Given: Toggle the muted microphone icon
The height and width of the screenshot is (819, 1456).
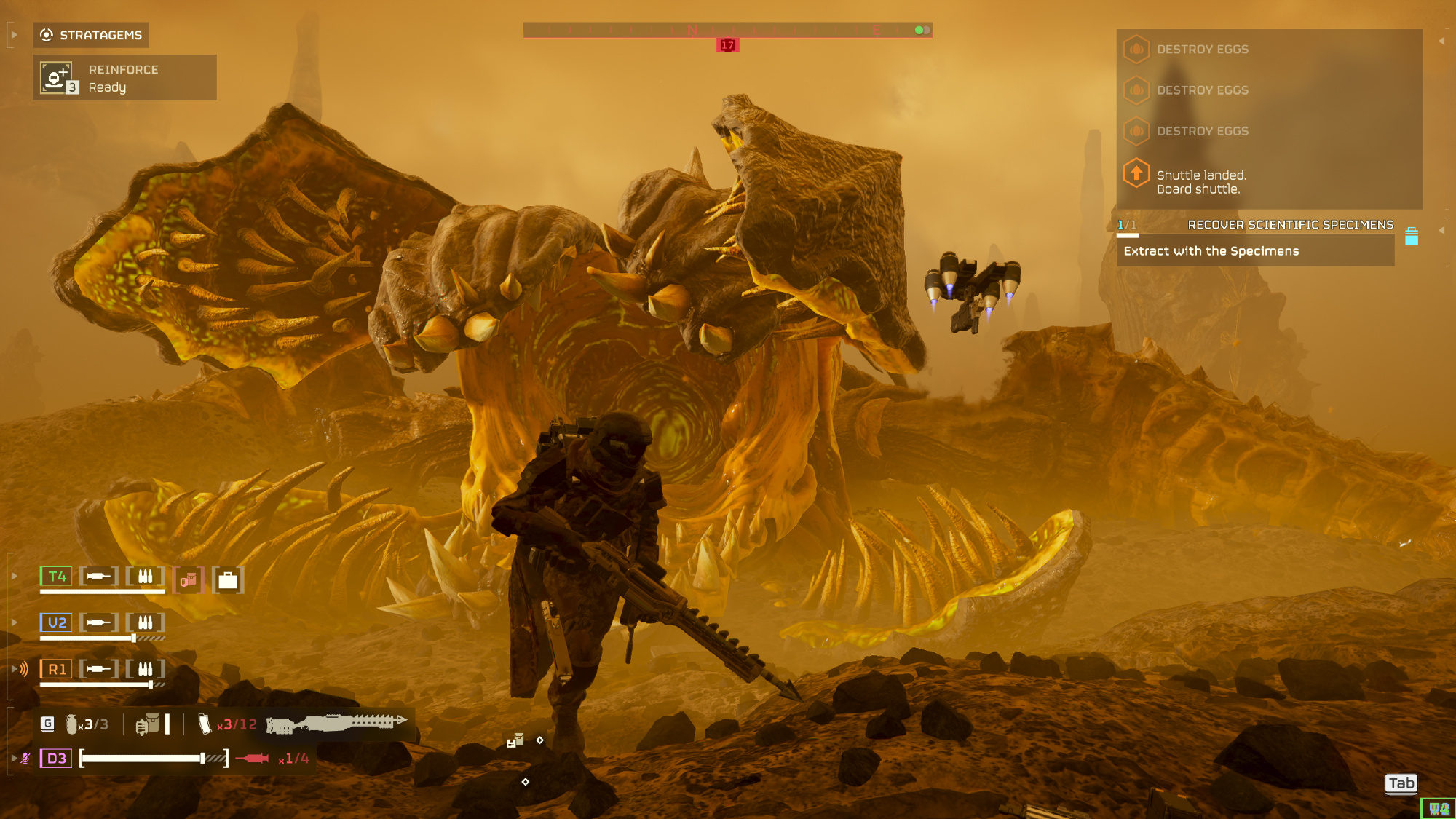Looking at the screenshot, I should (x=25, y=759).
